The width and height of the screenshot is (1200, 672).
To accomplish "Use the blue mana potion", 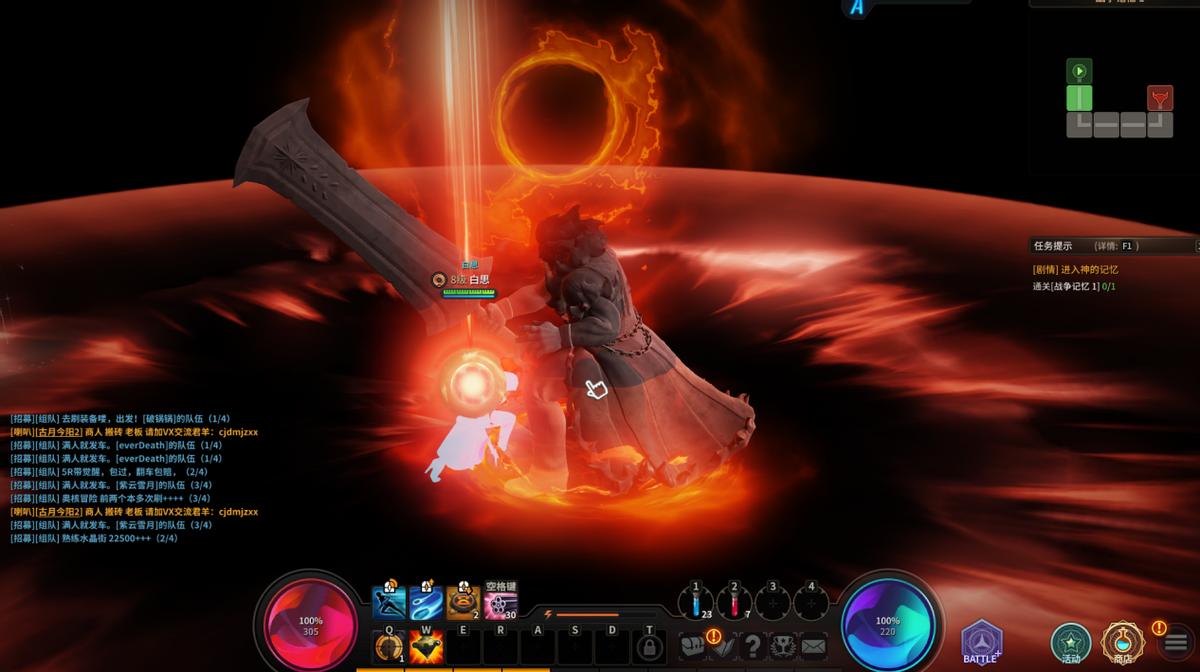I will pos(696,603).
